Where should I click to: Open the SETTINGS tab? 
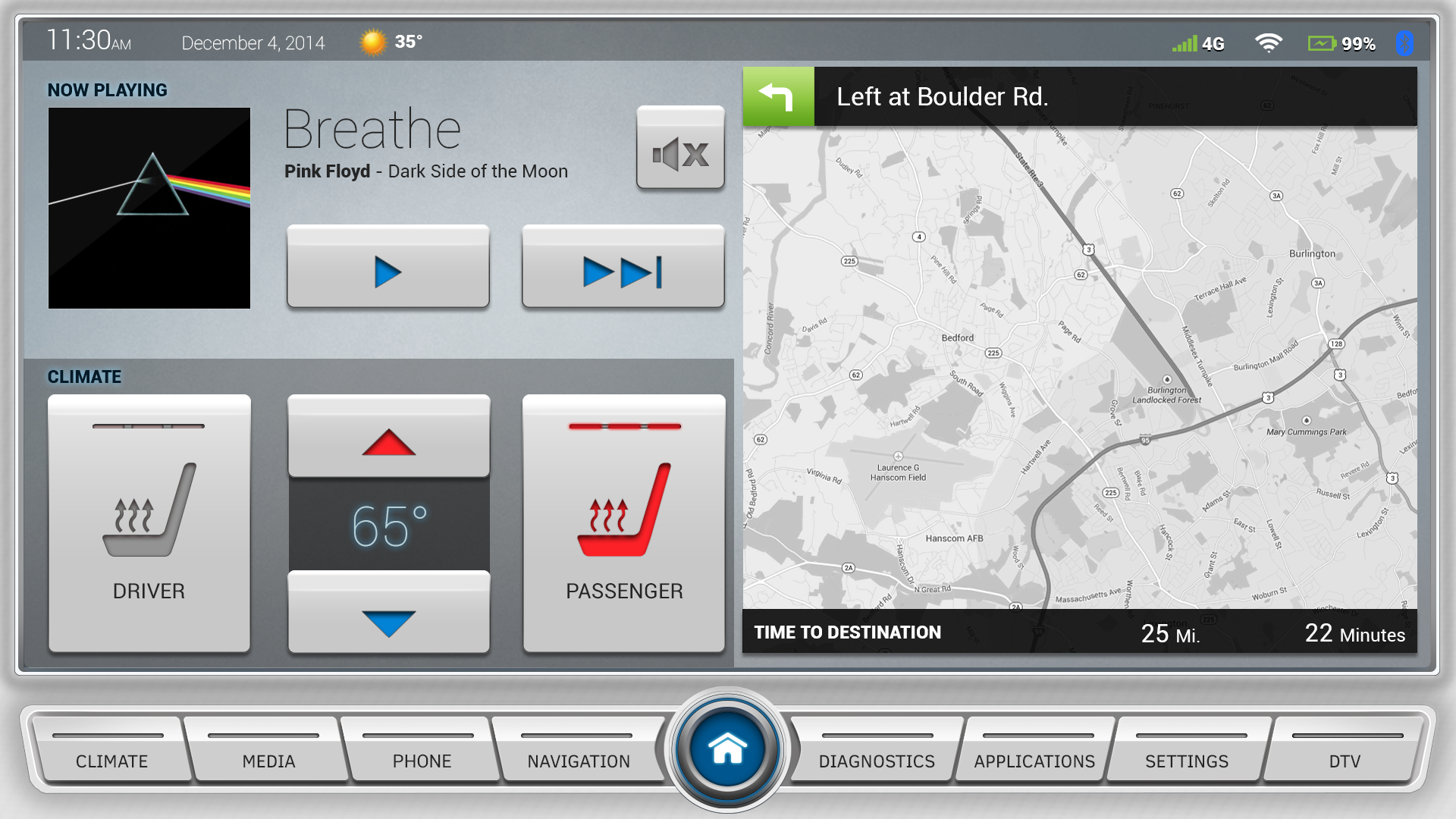[x=1186, y=761]
